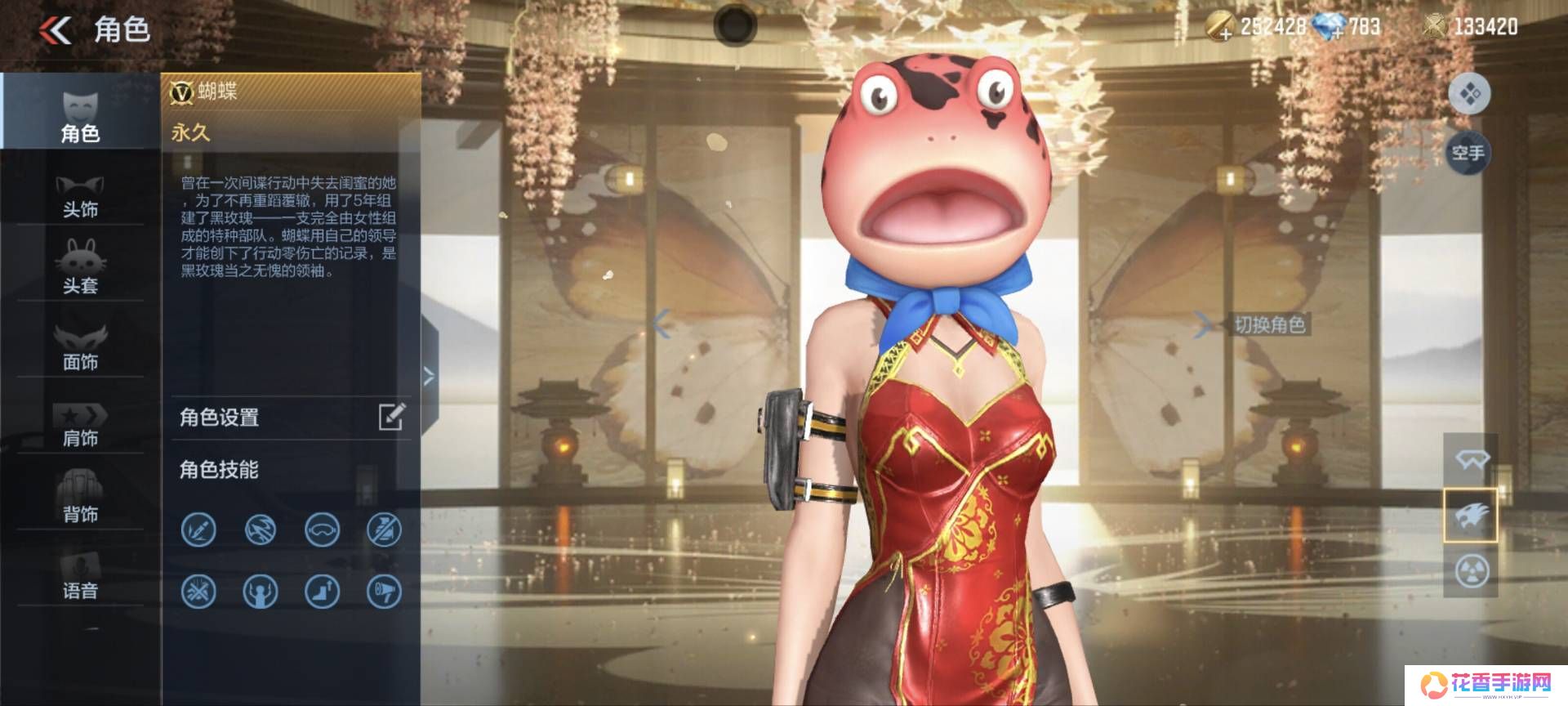Select the 背饰 tab
1568x706 pixels.
(80, 497)
